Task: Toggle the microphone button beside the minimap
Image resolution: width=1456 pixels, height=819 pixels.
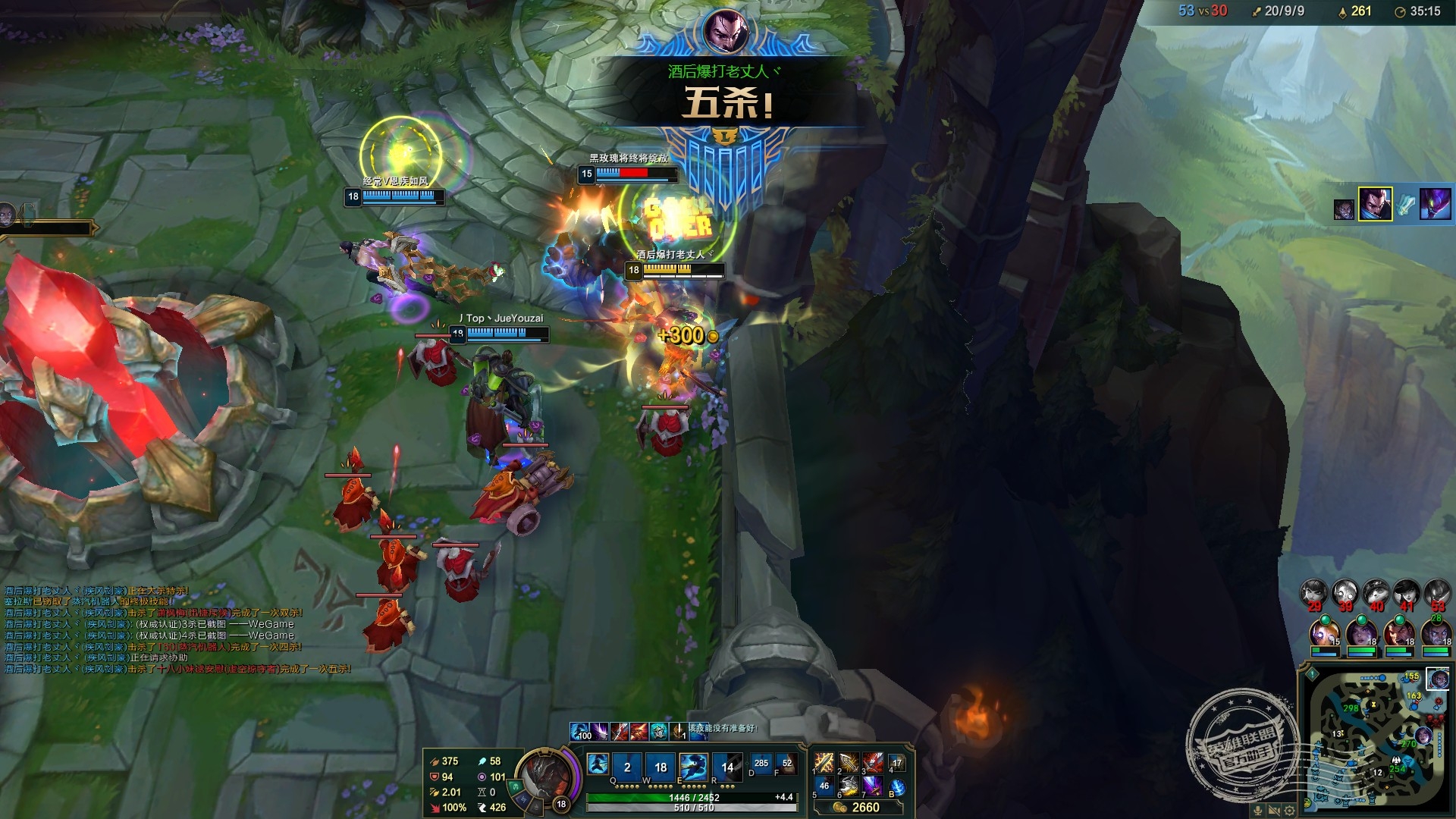Action: click(1259, 810)
